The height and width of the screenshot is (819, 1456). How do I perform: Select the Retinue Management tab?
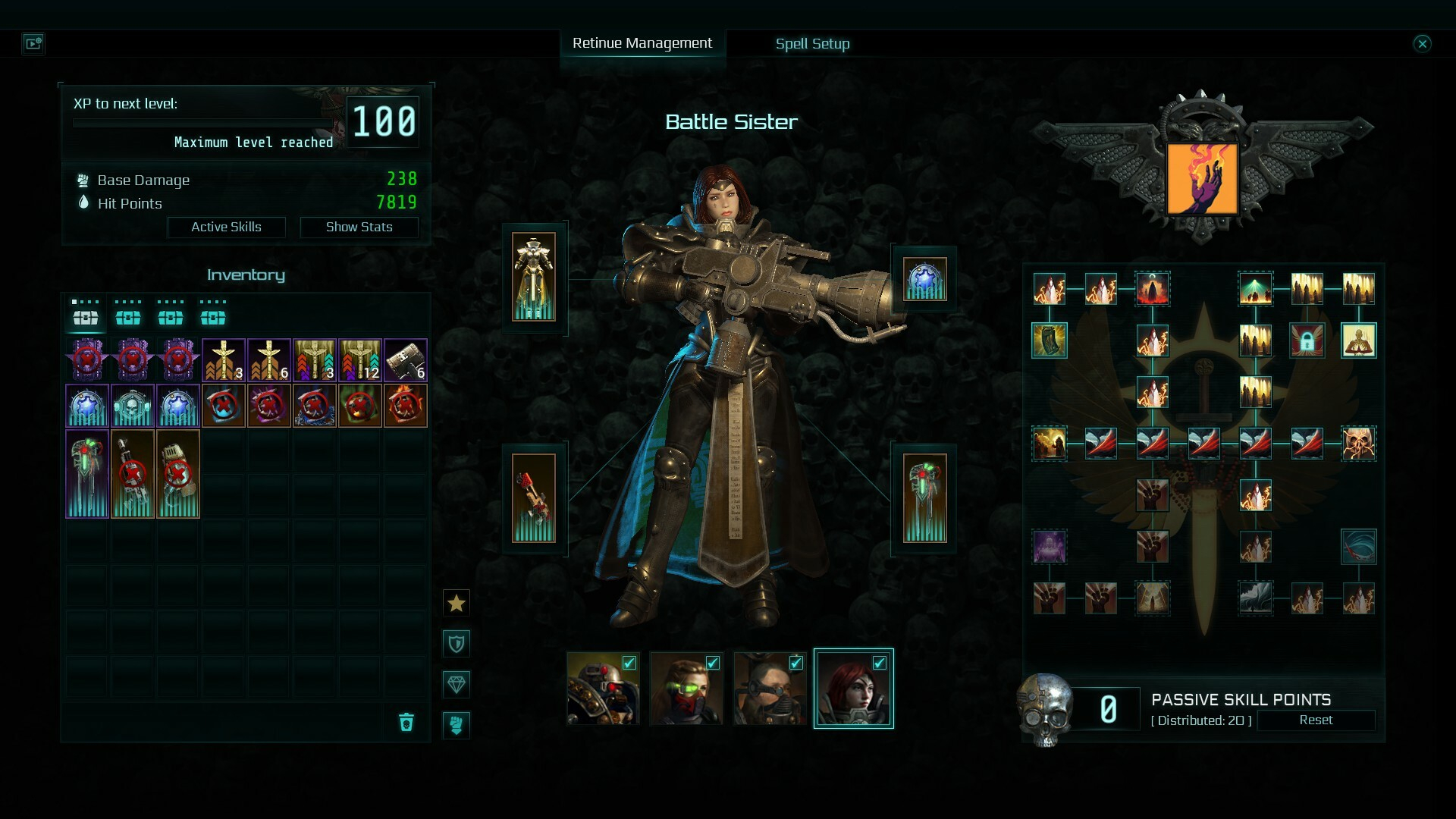coord(643,43)
